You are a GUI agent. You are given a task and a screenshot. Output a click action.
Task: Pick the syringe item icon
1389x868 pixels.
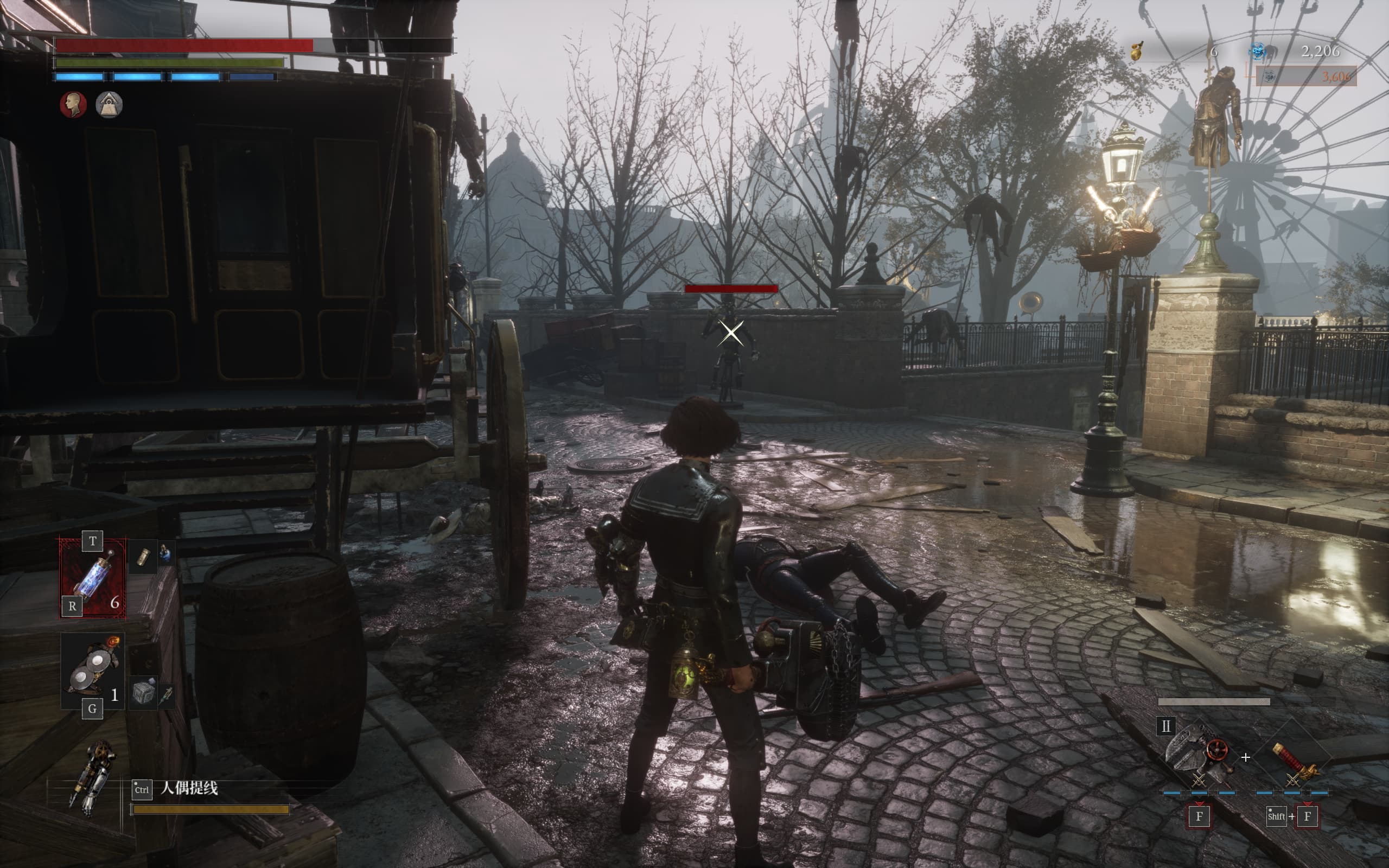coord(167,694)
